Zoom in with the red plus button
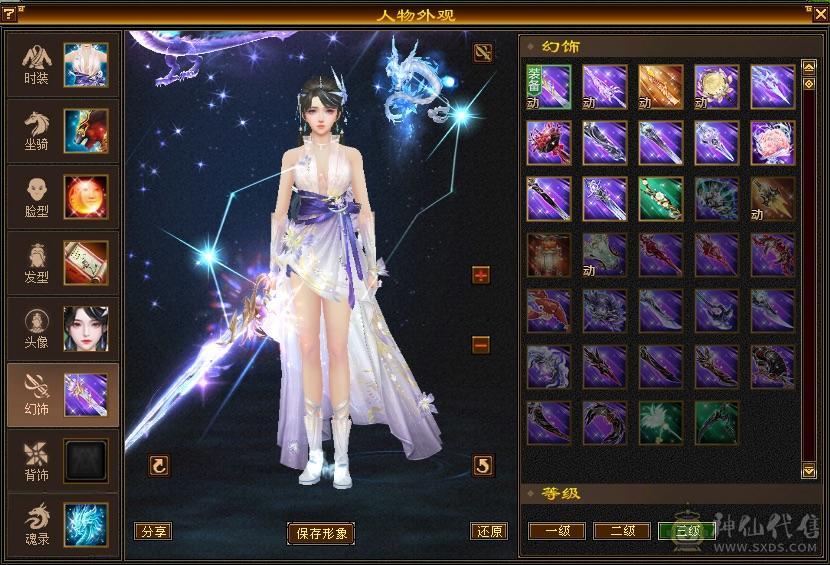Viewport: 830px width, 565px height. (481, 275)
